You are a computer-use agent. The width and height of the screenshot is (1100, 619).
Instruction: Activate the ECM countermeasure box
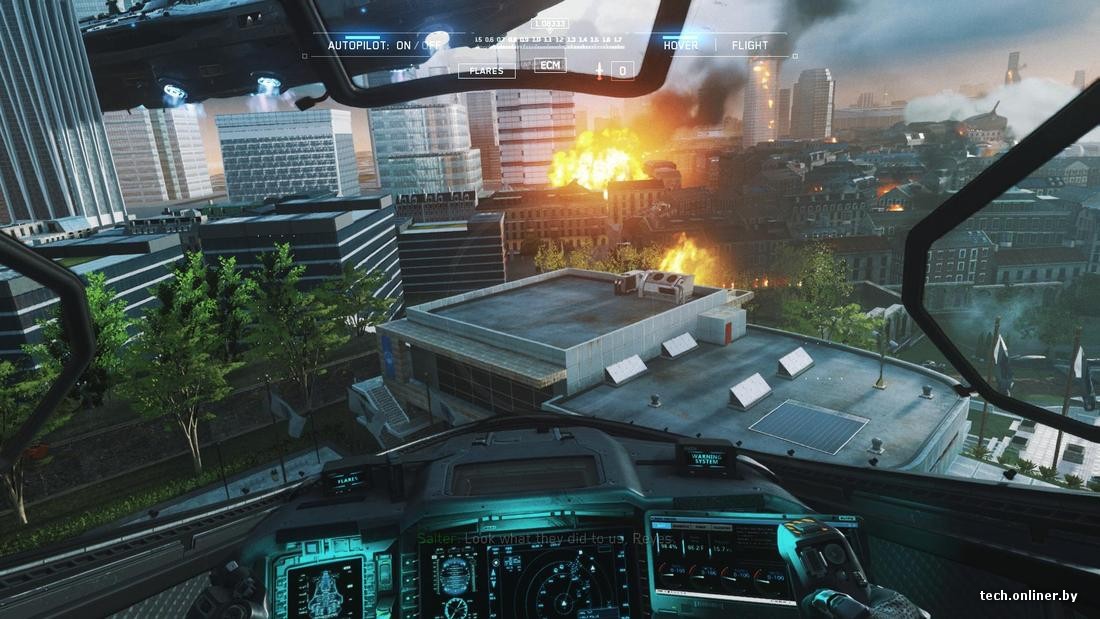(x=550, y=66)
